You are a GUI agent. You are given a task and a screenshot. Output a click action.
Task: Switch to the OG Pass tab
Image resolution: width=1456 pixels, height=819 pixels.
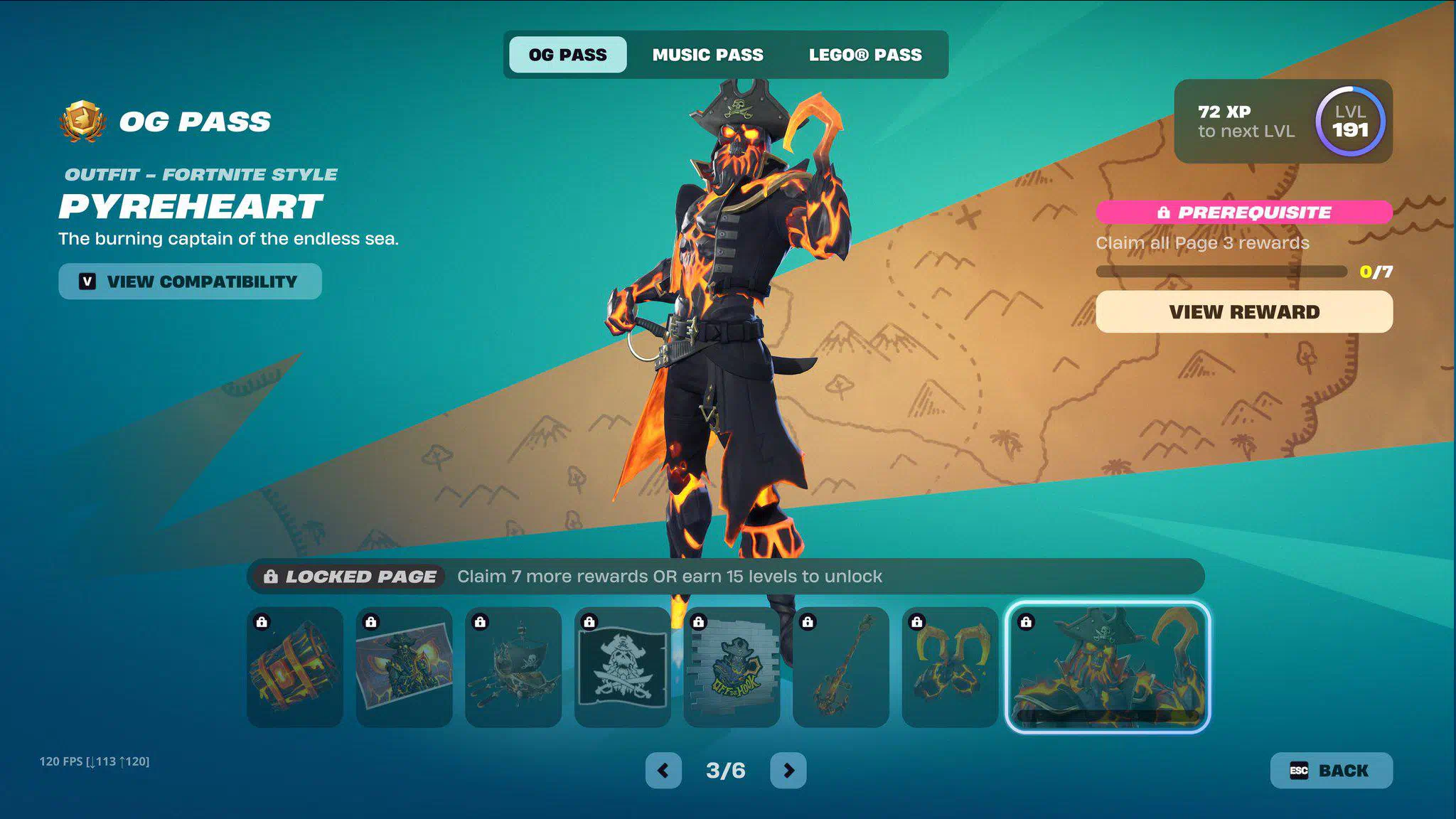pos(567,55)
